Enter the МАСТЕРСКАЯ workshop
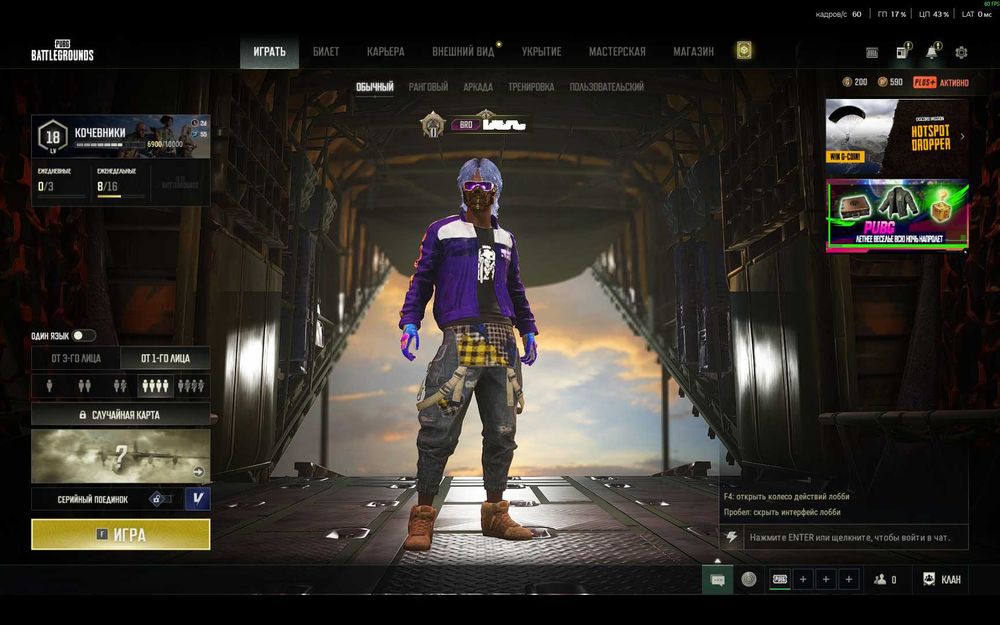The image size is (1000, 625). pyautogui.click(x=617, y=52)
